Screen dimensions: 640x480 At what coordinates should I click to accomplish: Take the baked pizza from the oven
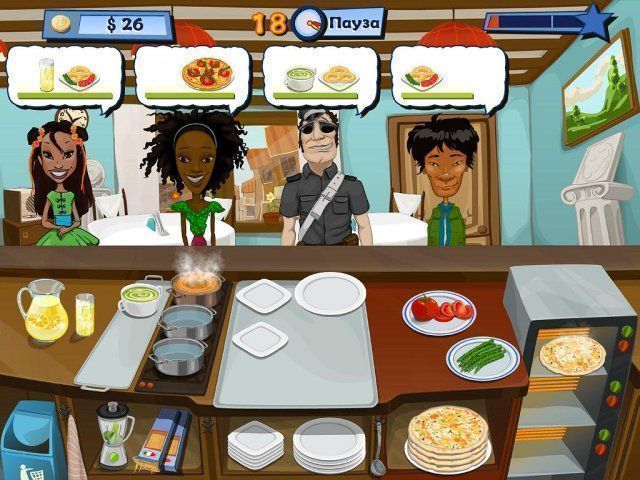[x=572, y=354]
